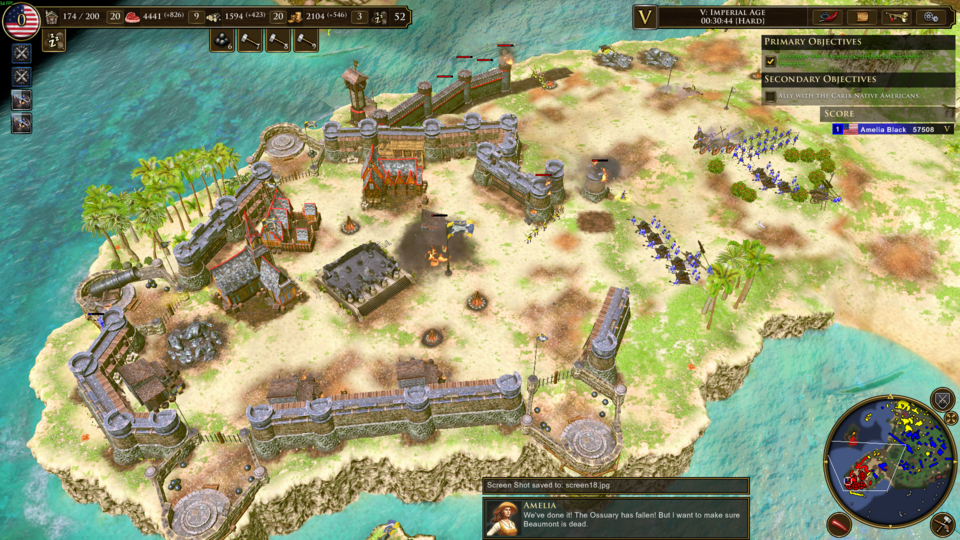Click the red horn button beside minimap
This screenshot has width=960, height=540.
[841, 524]
